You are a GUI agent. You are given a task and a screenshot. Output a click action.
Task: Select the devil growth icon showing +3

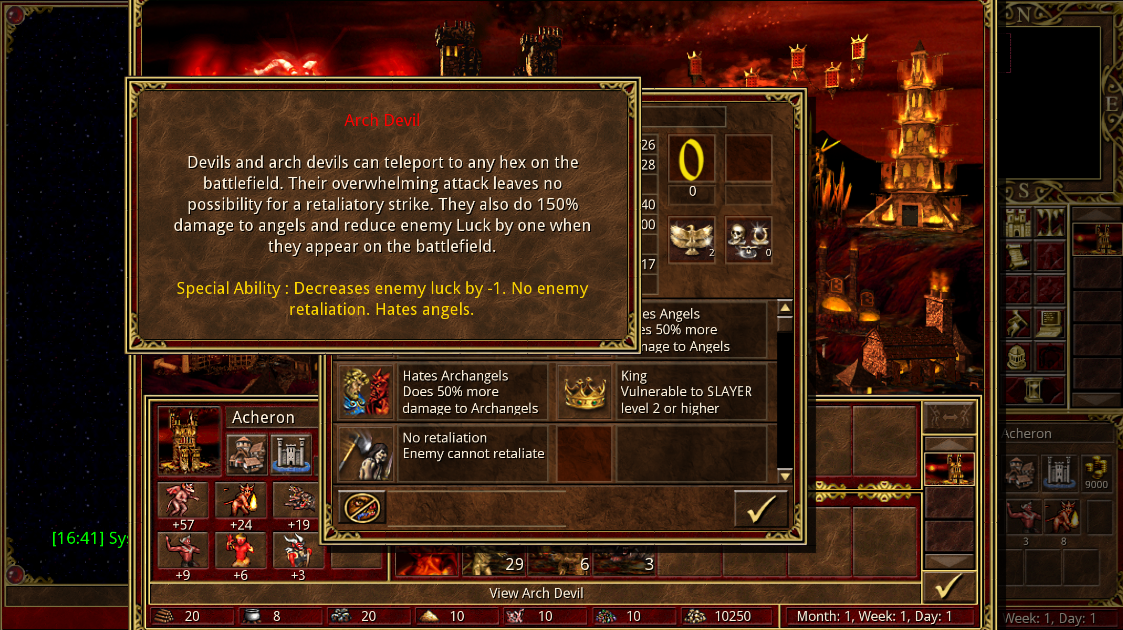298,549
